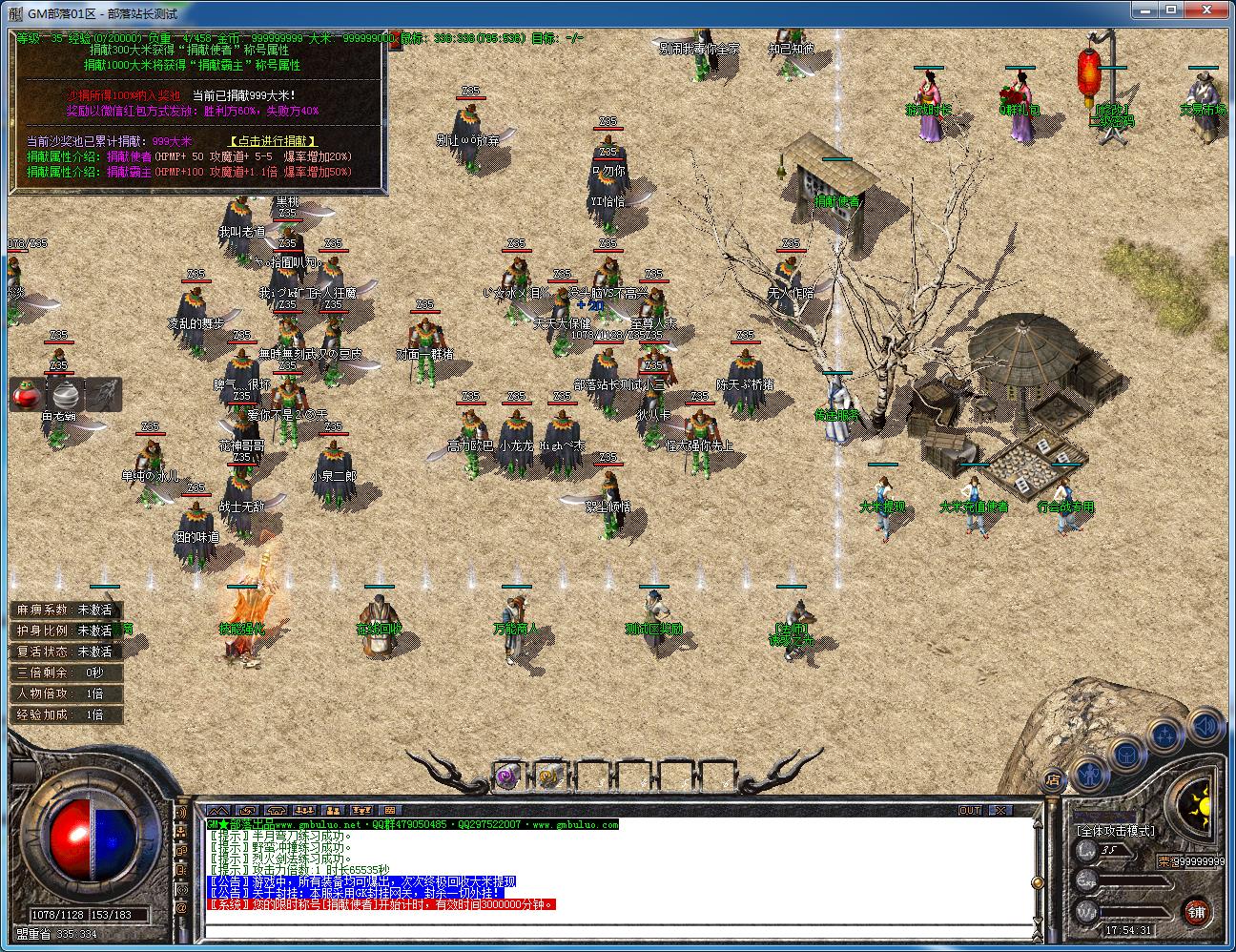
Task: Activate the lightning skill quick slot
Action: (104, 394)
